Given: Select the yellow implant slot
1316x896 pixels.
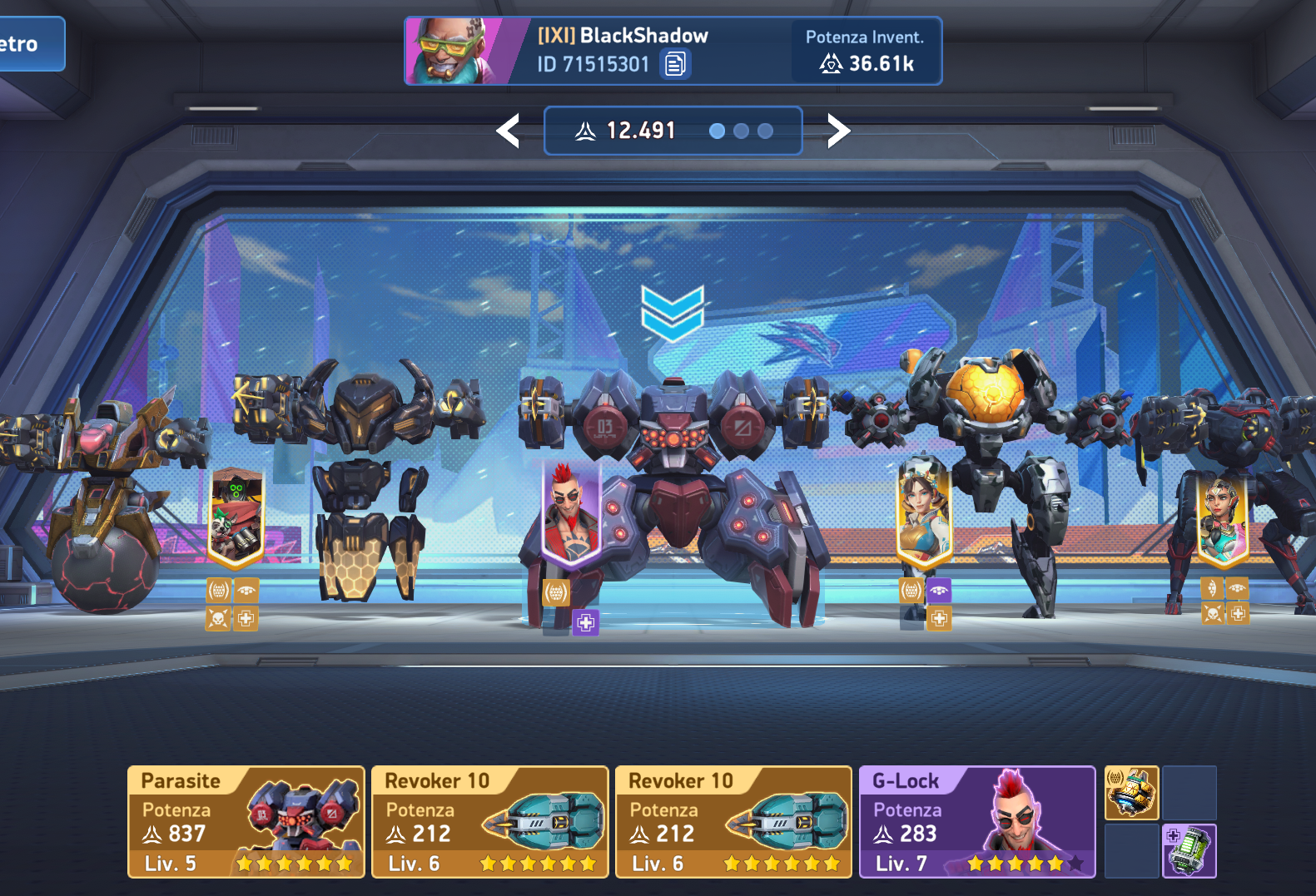Looking at the screenshot, I should pos(1131,793).
